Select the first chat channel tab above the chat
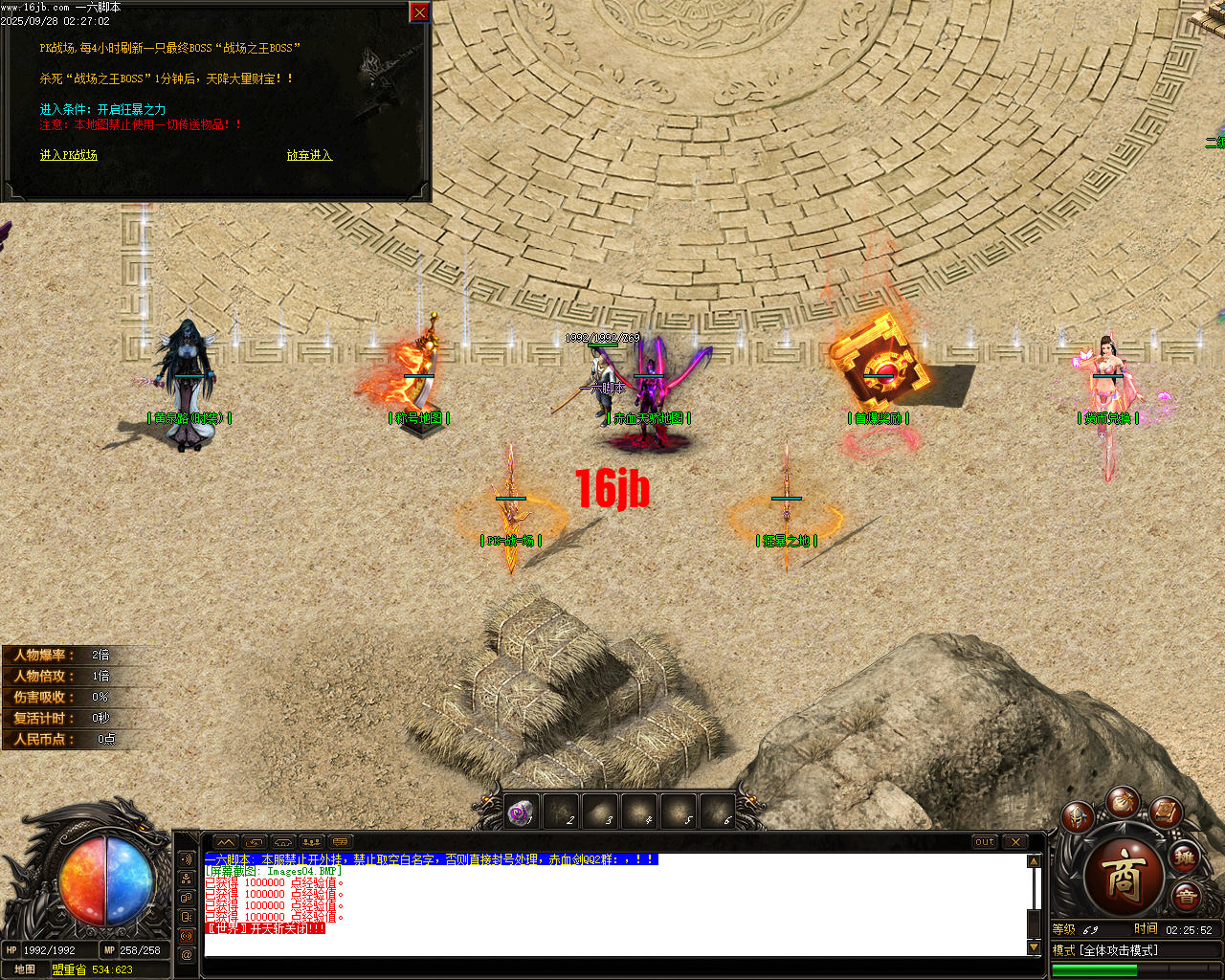This screenshot has height=980, width=1225. click(x=226, y=841)
